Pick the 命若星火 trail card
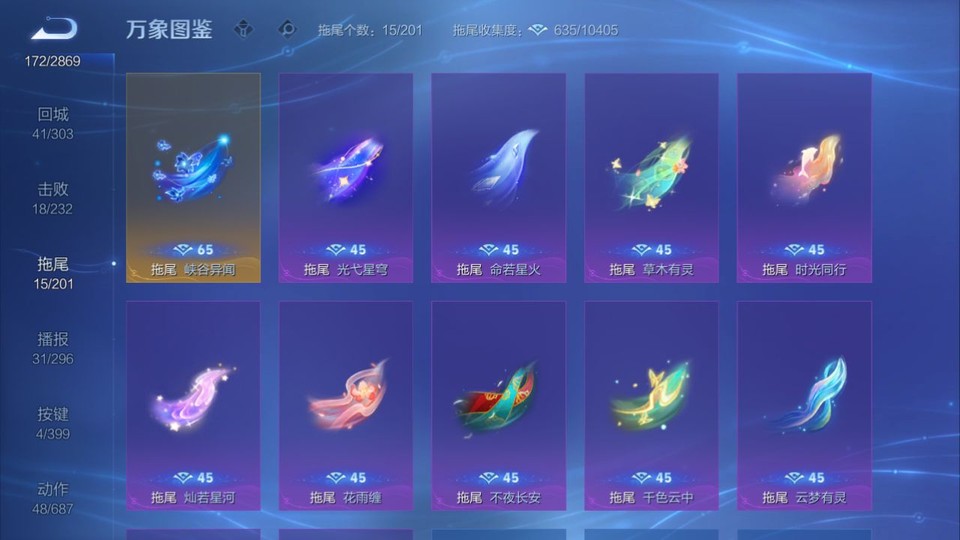 pos(498,177)
